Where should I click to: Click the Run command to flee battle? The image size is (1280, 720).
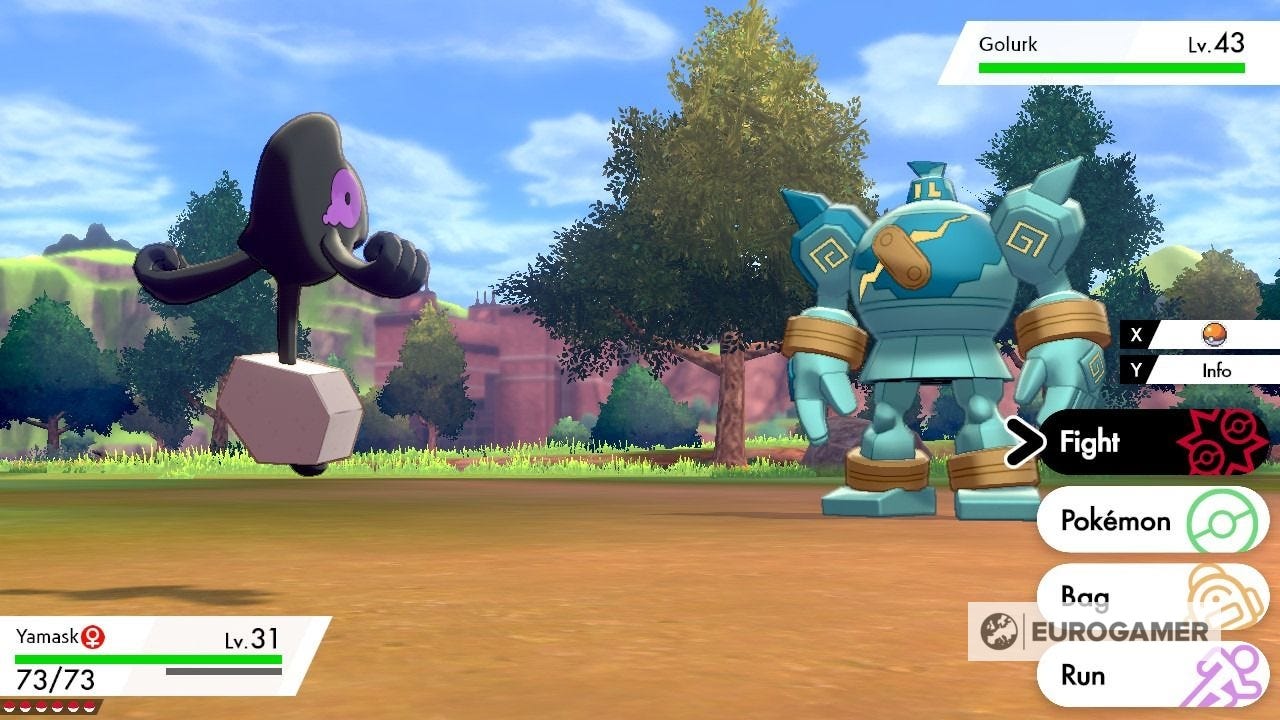click(x=1083, y=676)
